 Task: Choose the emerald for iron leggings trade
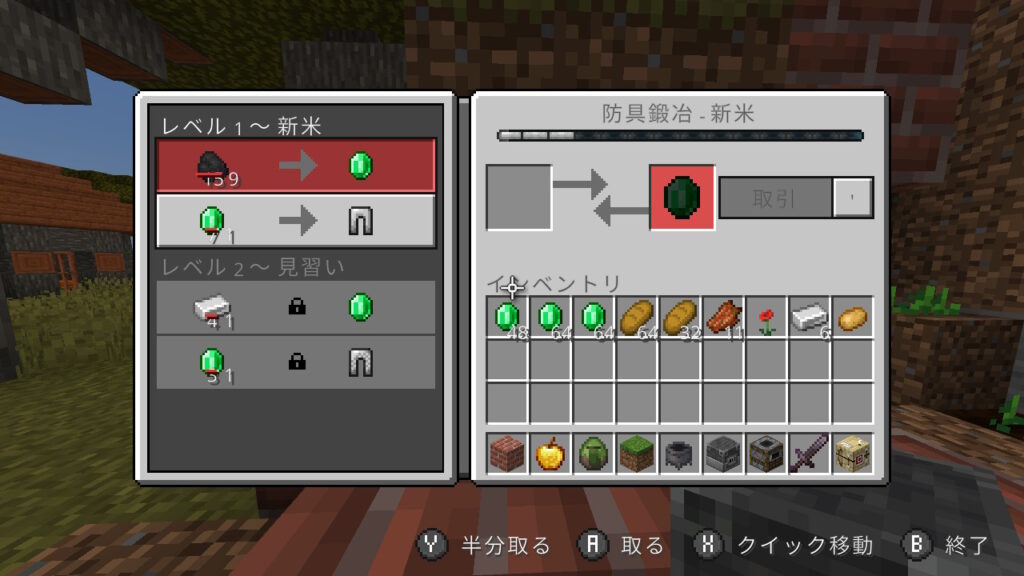[x=296, y=221]
